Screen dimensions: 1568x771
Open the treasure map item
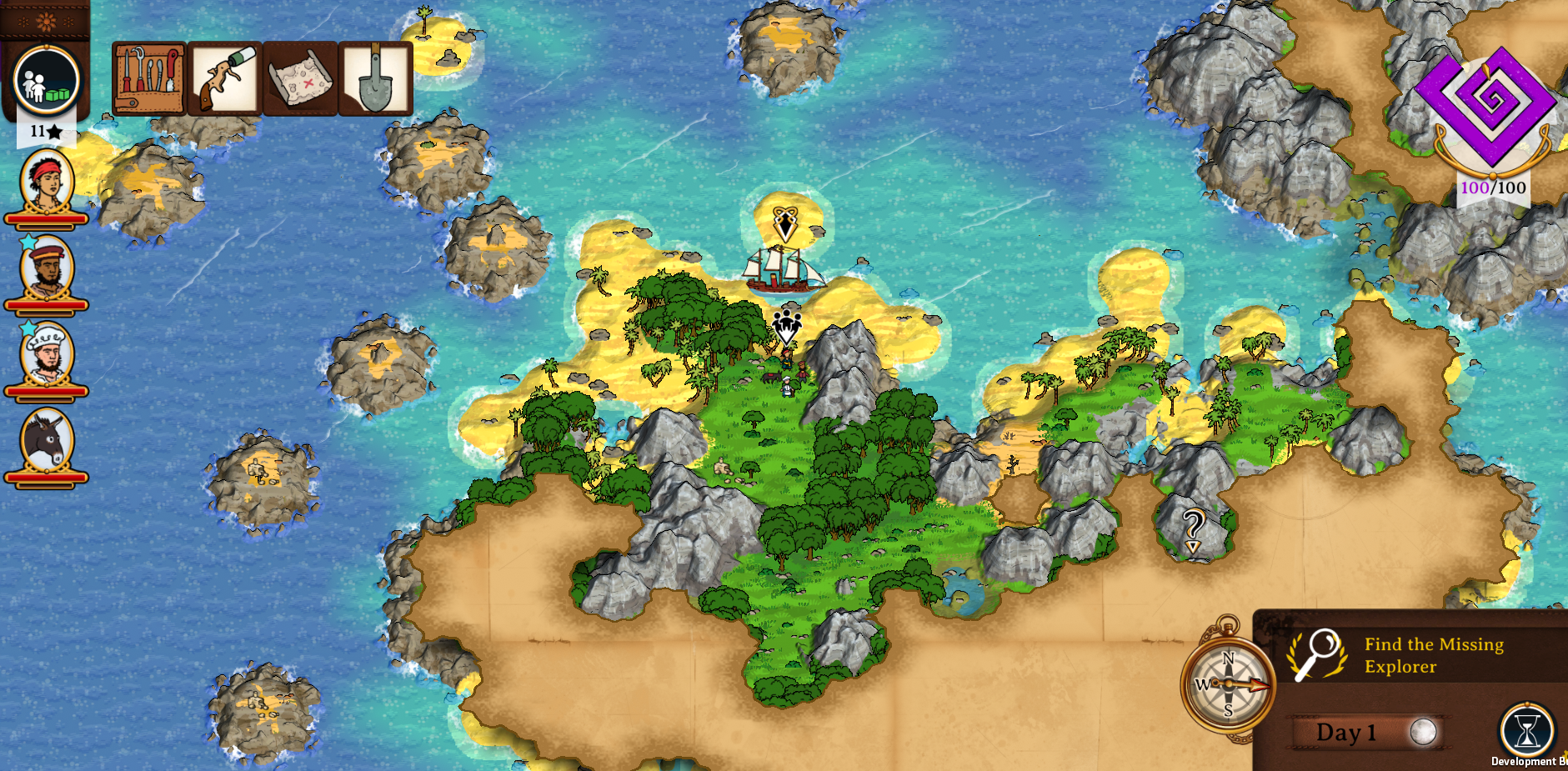[x=300, y=78]
